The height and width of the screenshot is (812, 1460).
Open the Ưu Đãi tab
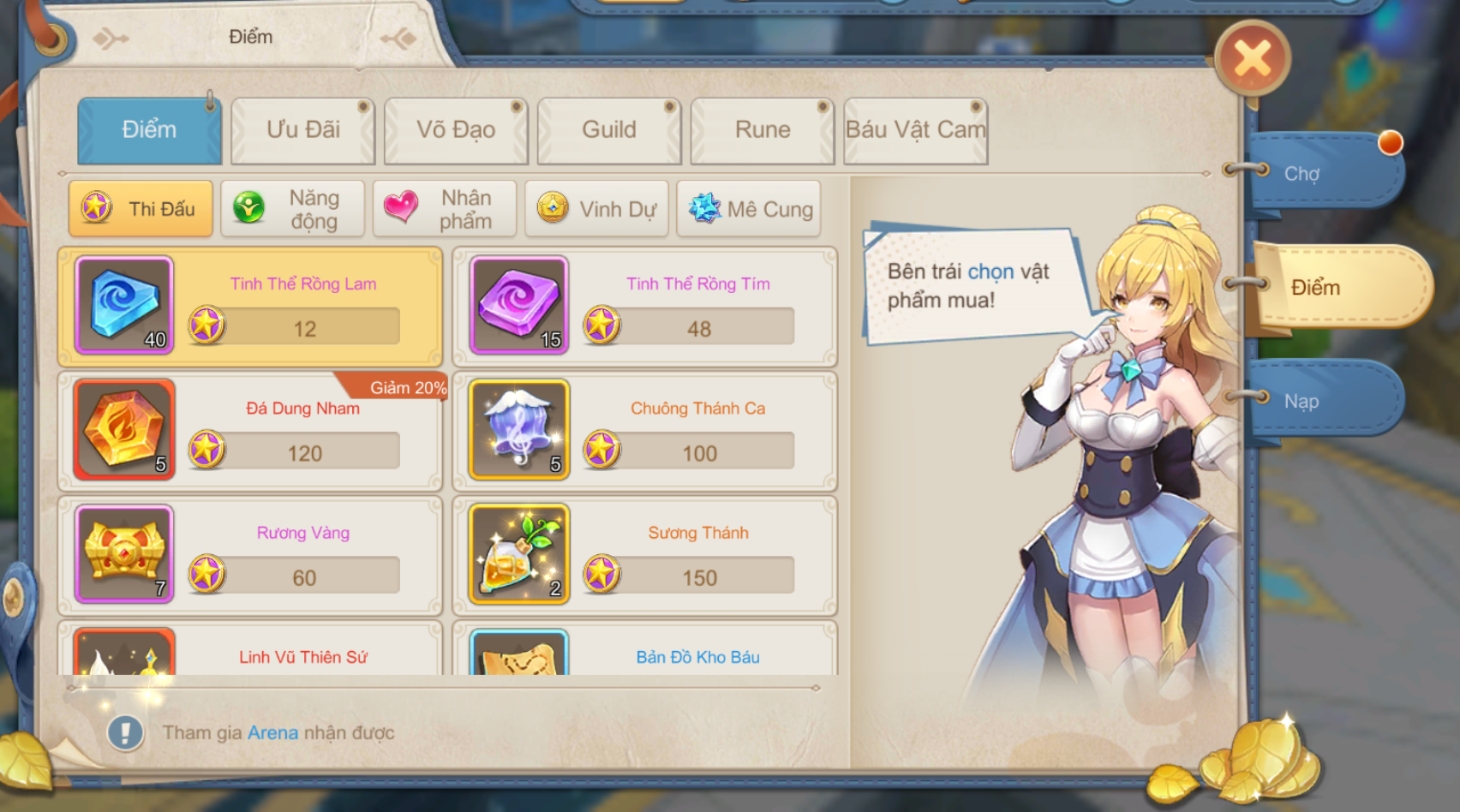coord(302,129)
